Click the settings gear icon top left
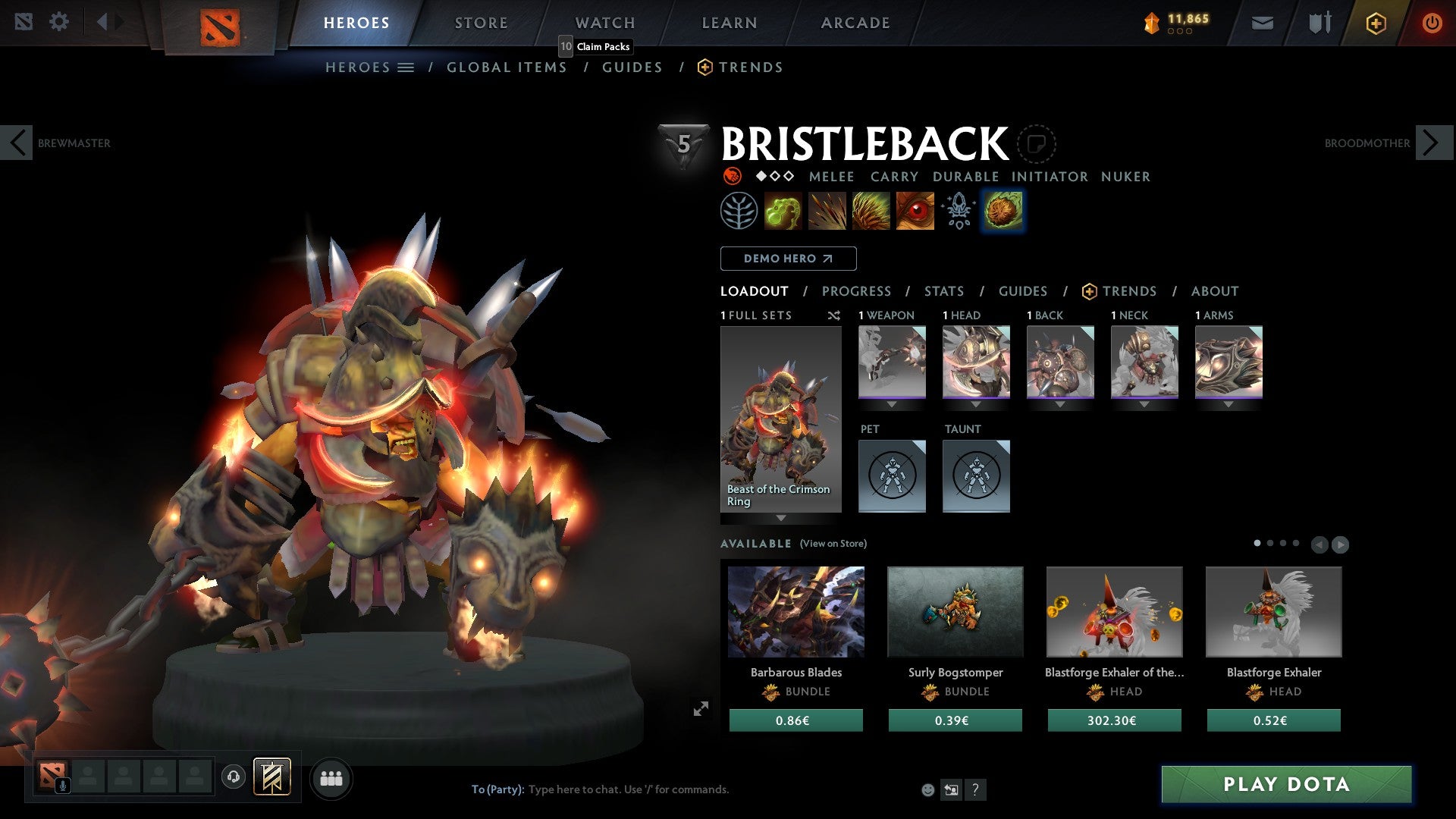Image resolution: width=1456 pixels, height=819 pixels. tap(59, 21)
